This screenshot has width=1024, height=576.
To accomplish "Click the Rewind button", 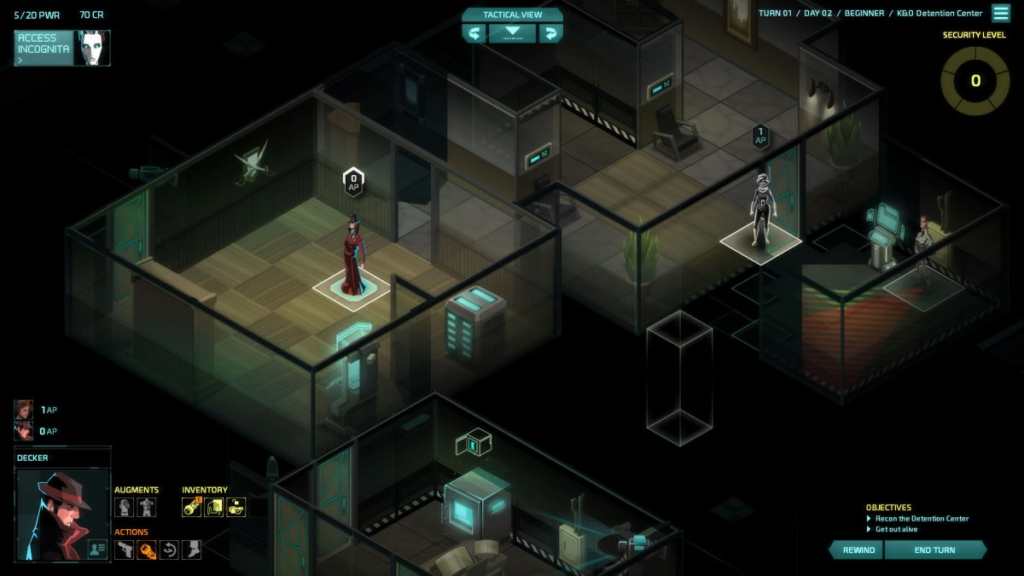I will pos(858,550).
